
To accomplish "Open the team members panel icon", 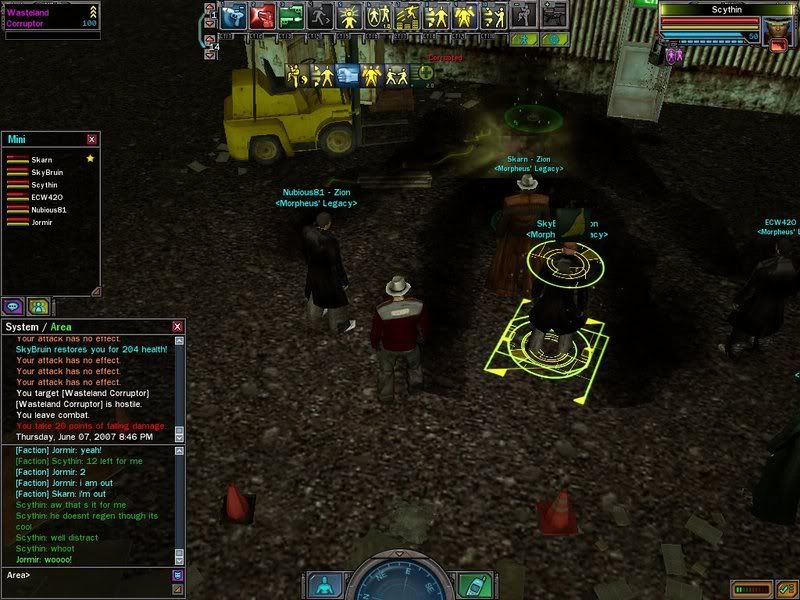I will [38, 306].
